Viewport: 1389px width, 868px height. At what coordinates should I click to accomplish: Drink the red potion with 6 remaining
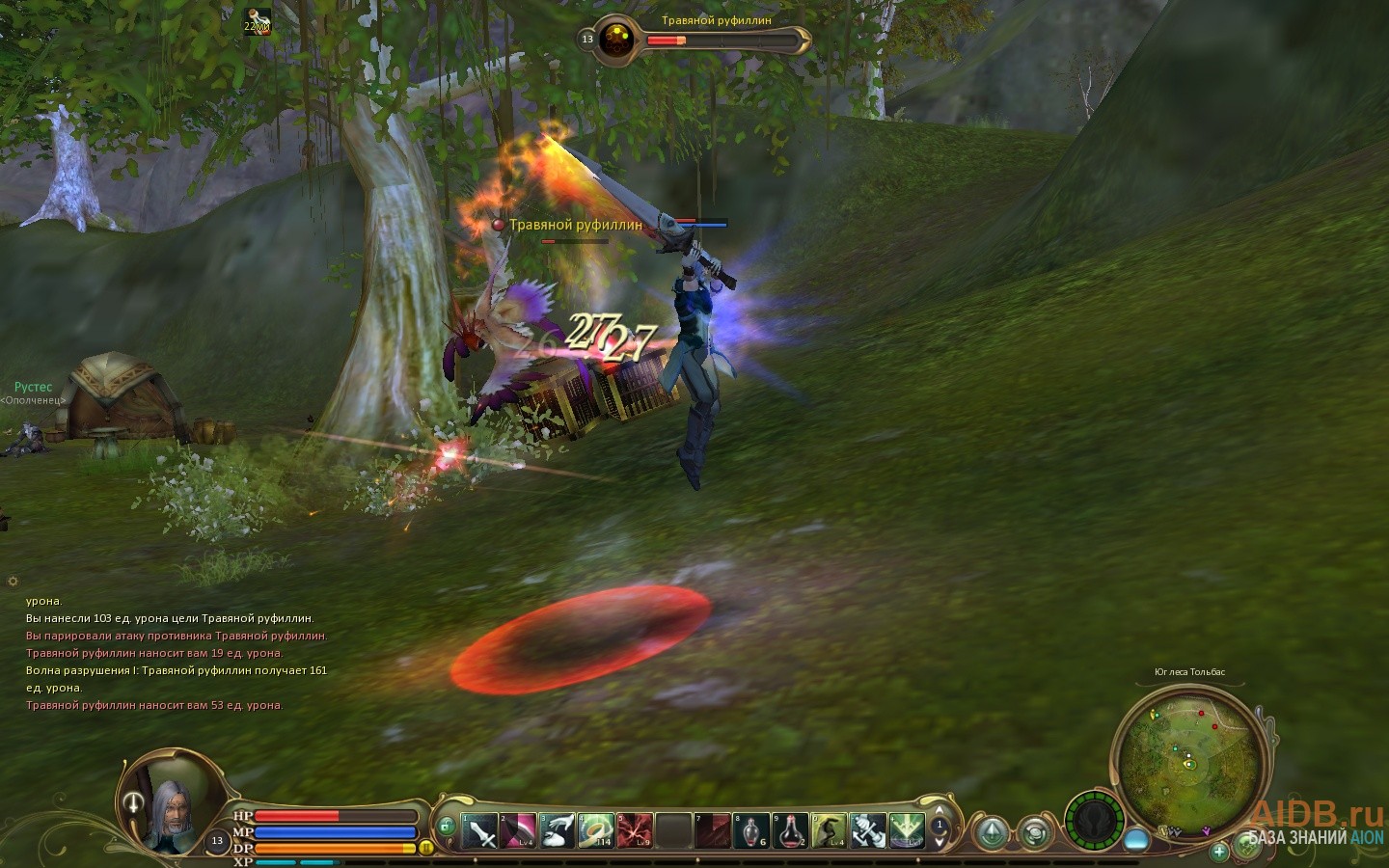[751, 830]
